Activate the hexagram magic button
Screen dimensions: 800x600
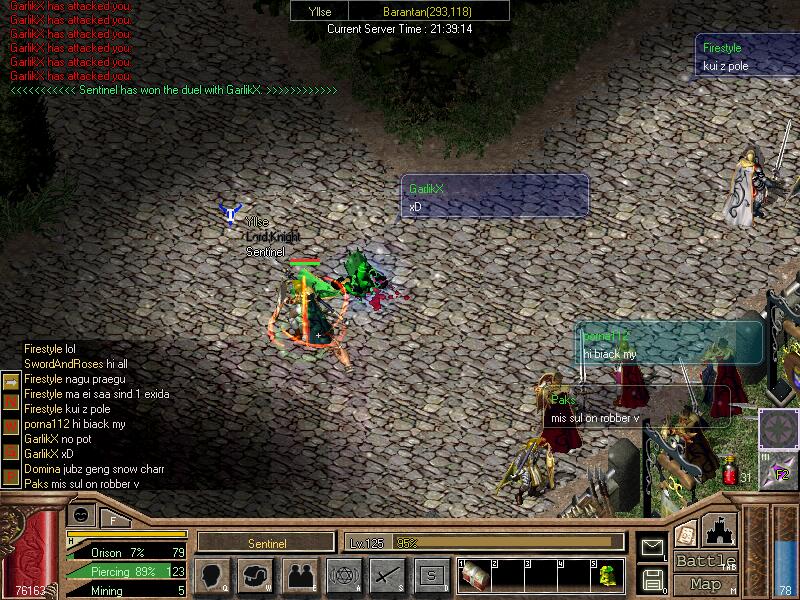coord(343,576)
